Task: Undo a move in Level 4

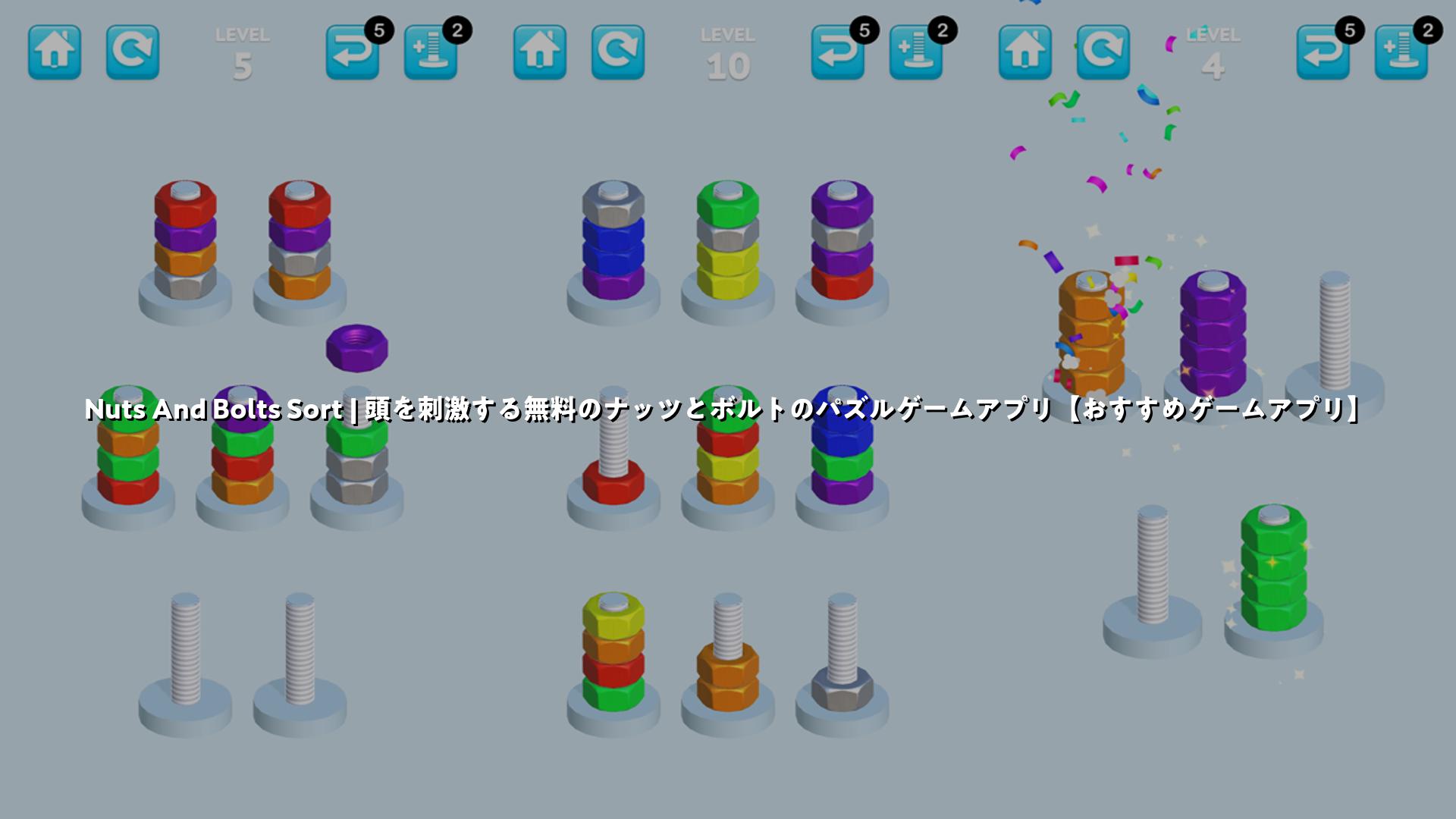Action: (1323, 52)
